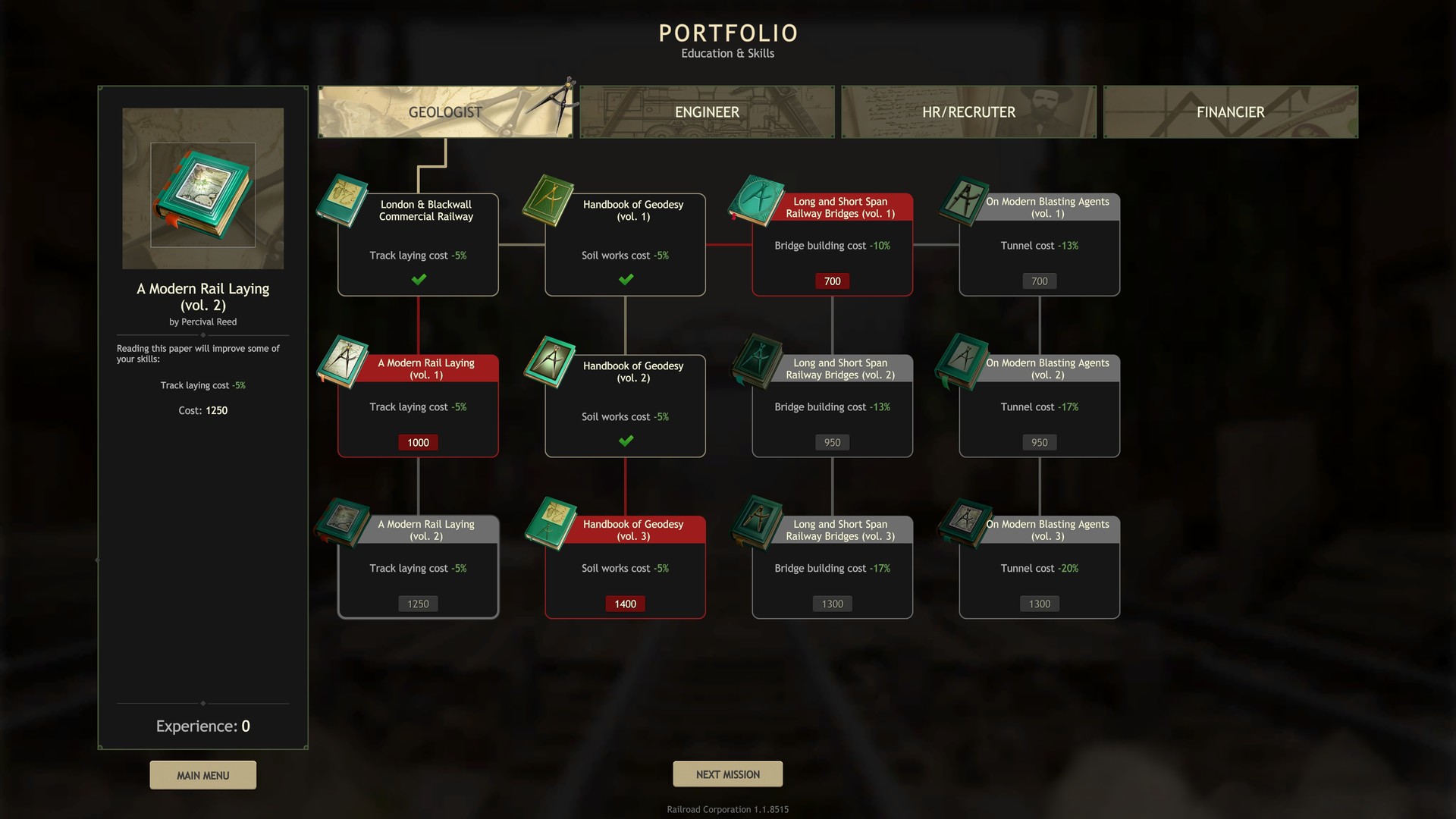The height and width of the screenshot is (819, 1456).
Task: Click the Handbook of Geodesy vol. 1 book icon
Action: [x=549, y=201]
